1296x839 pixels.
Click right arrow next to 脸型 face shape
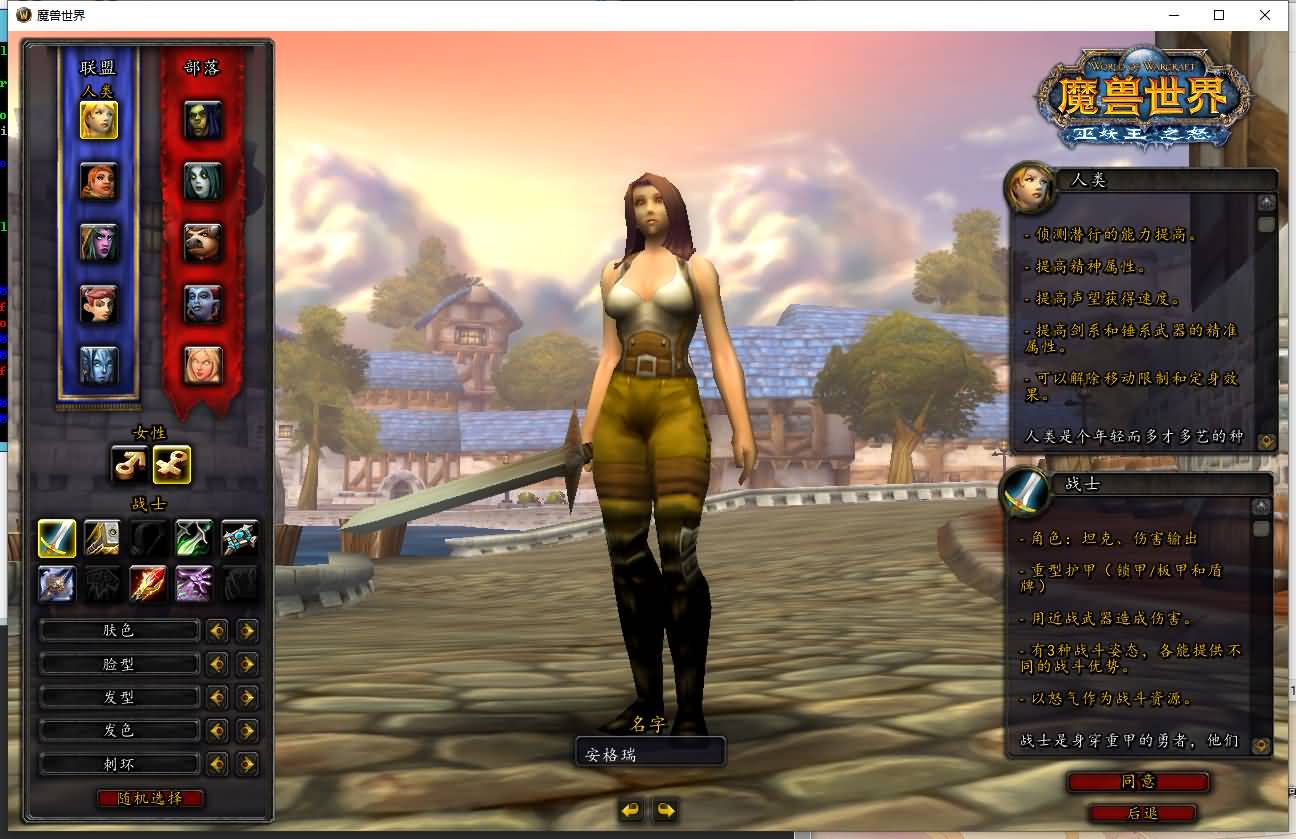246,664
